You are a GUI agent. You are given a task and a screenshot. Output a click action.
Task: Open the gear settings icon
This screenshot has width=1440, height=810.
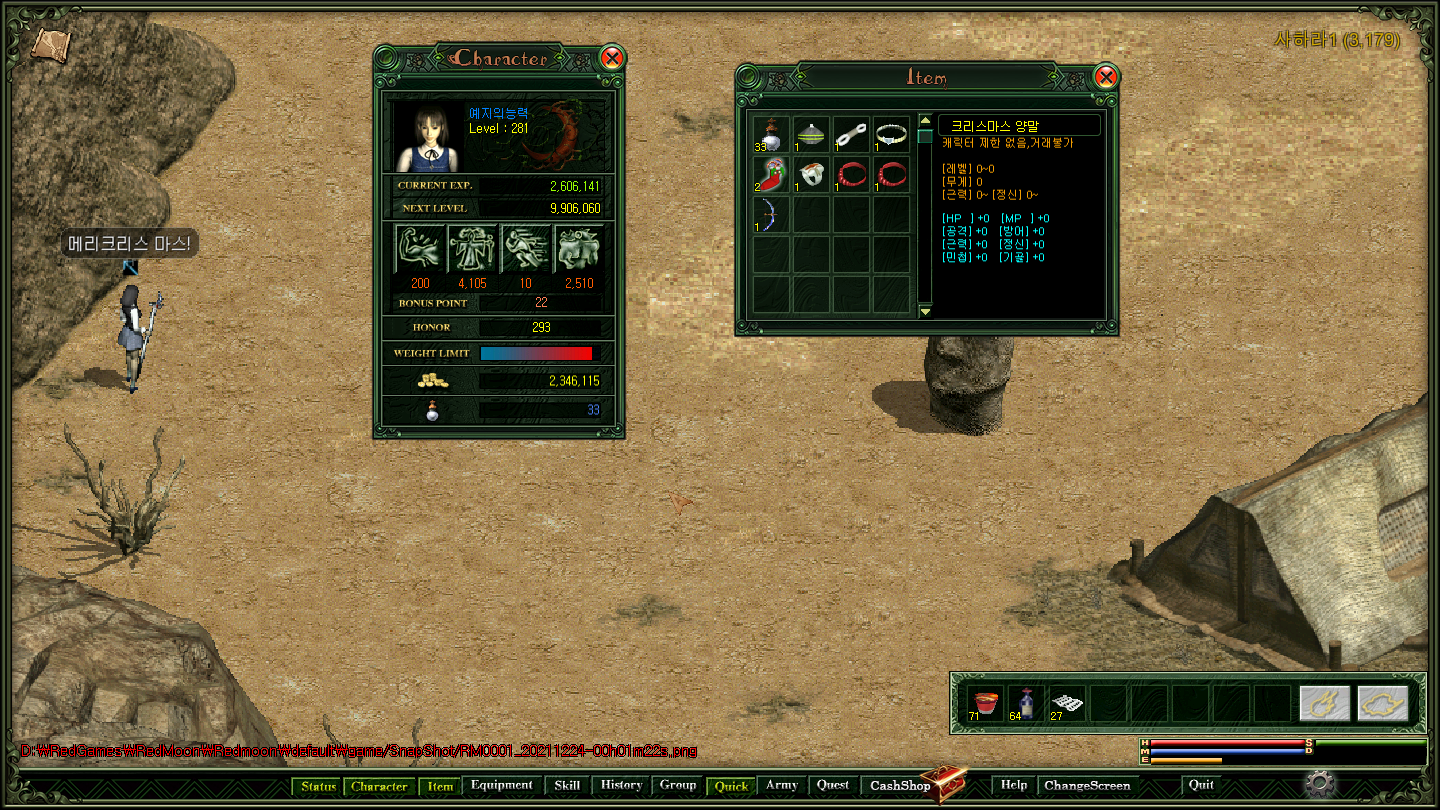(x=1320, y=783)
